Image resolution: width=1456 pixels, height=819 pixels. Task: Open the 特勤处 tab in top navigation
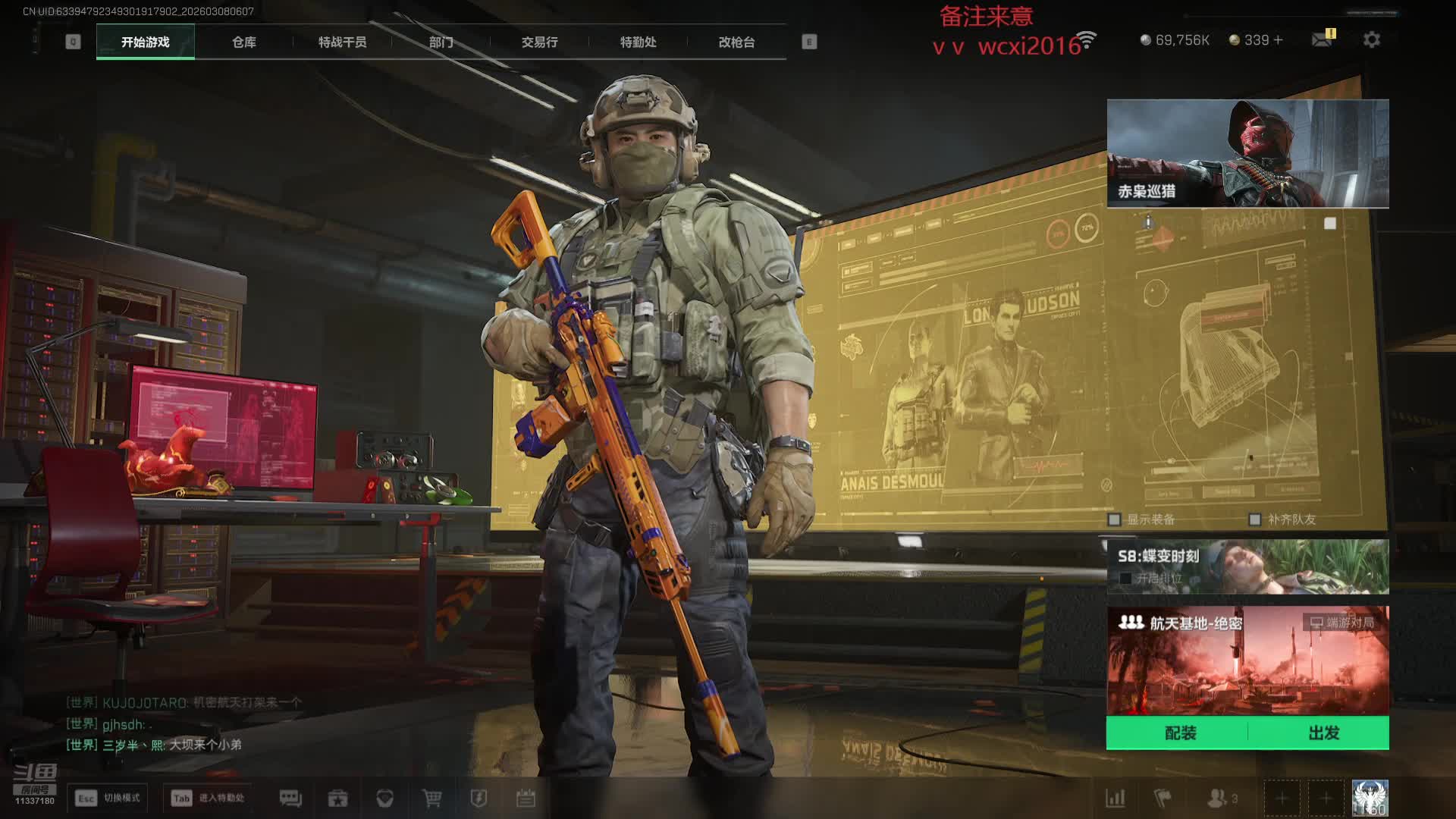(x=638, y=42)
